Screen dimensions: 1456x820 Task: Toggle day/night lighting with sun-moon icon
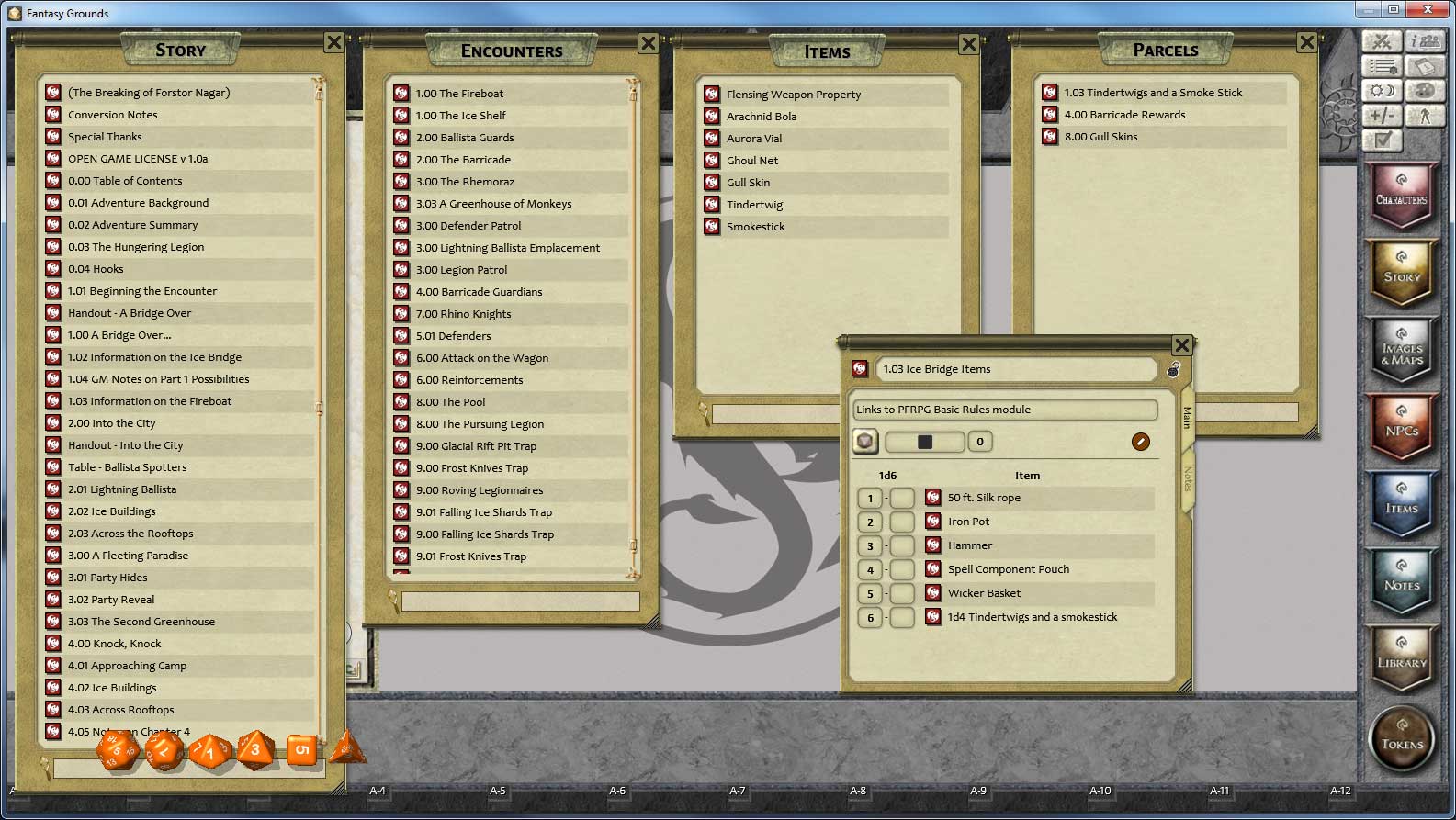[x=1382, y=91]
